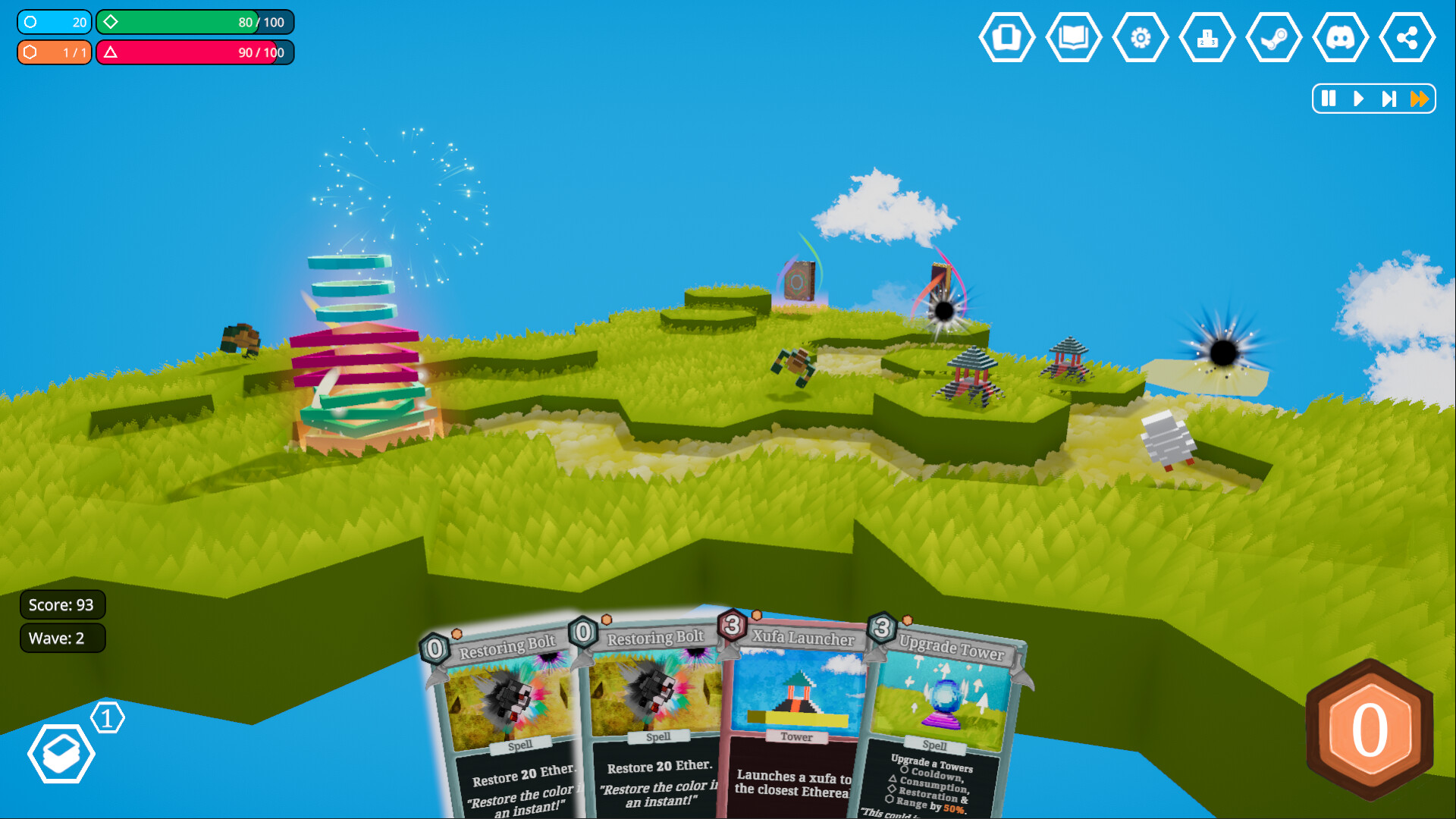Open the share options
Image resolution: width=1456 pixels, height=819 pixels.
pyautogui.click(x=1407, y=36)
